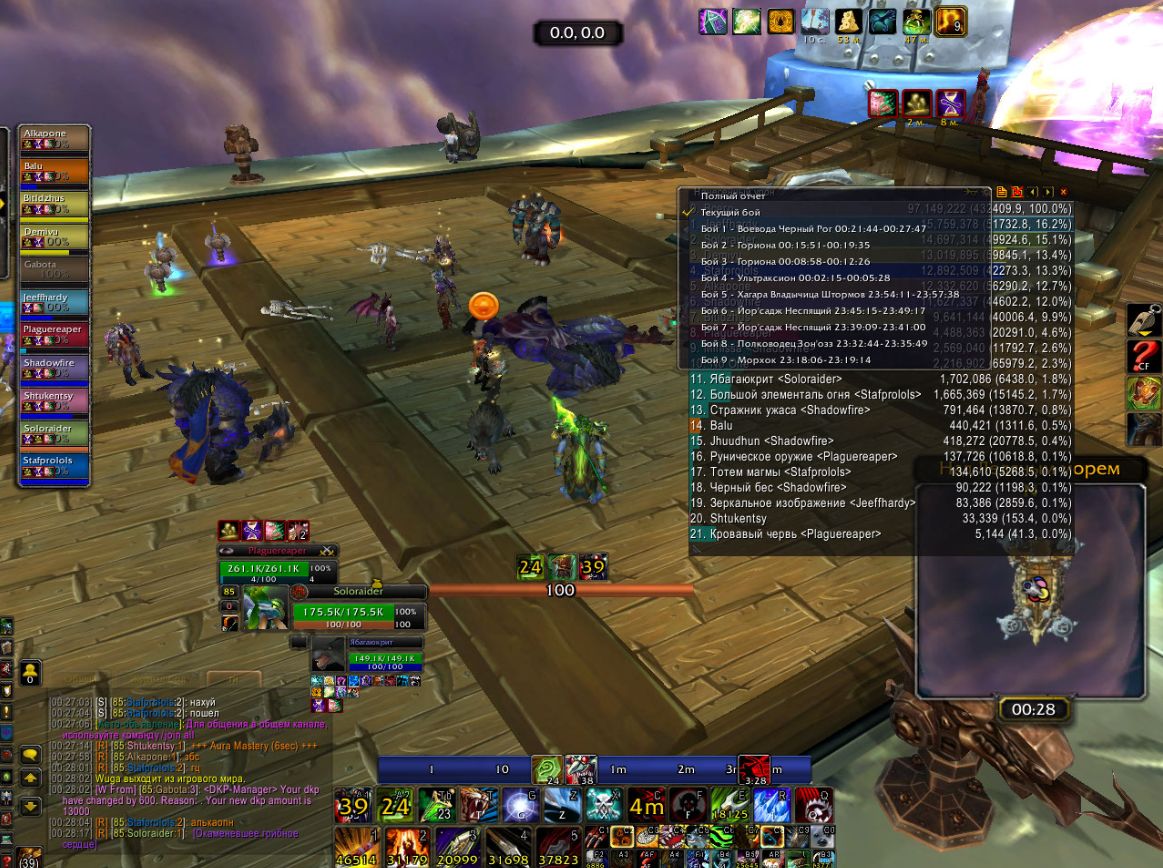The width and height of the screenshot is (1163, 868).
Task: Activate the roaring beast ability bound to T
Action: click(478, 806)
